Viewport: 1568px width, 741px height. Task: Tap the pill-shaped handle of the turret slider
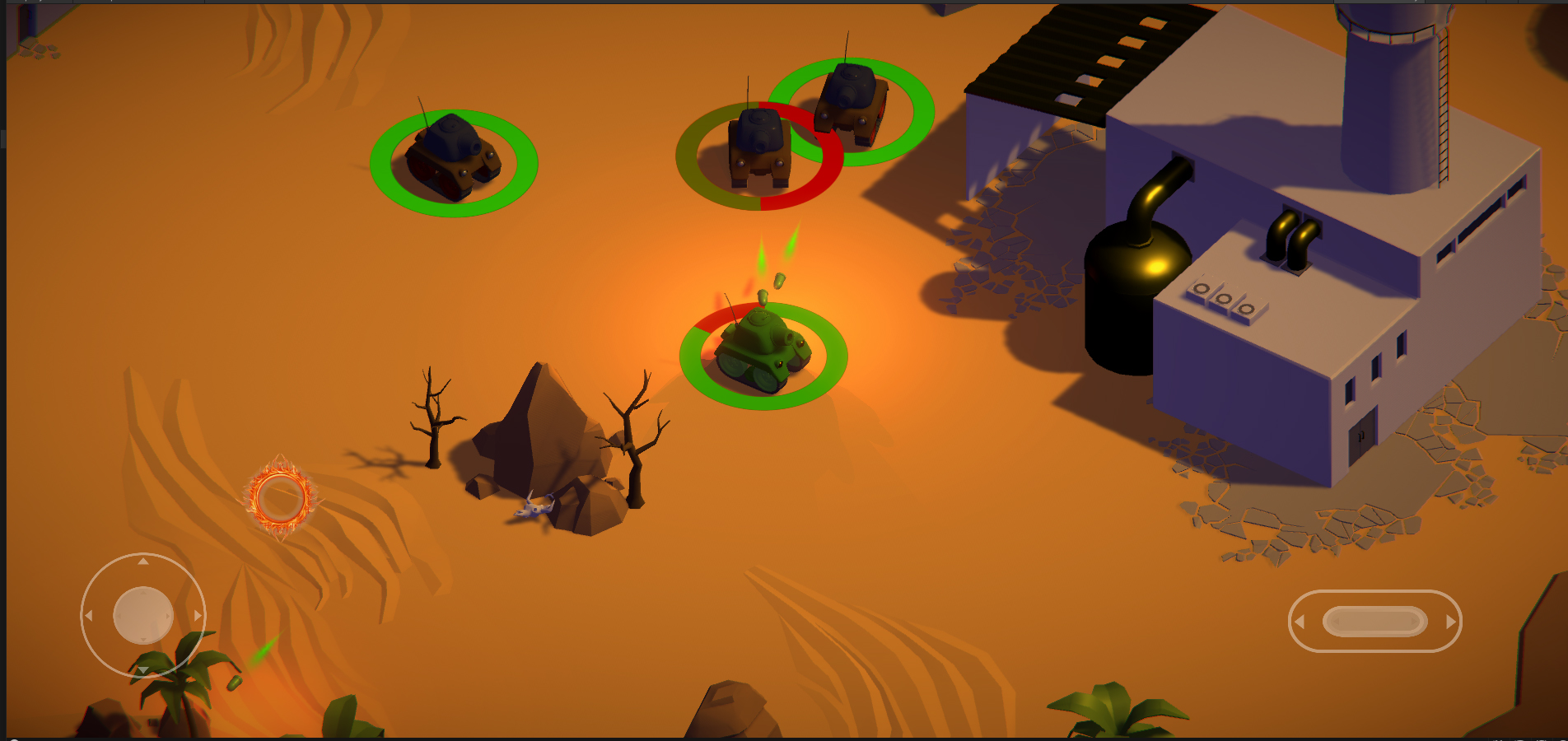(x=1374, y=622)
